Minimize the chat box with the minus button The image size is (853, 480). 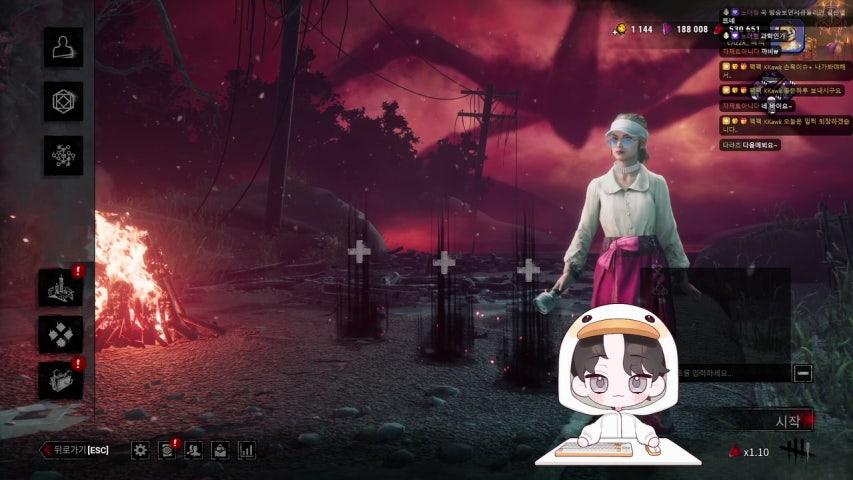(802, 373)
